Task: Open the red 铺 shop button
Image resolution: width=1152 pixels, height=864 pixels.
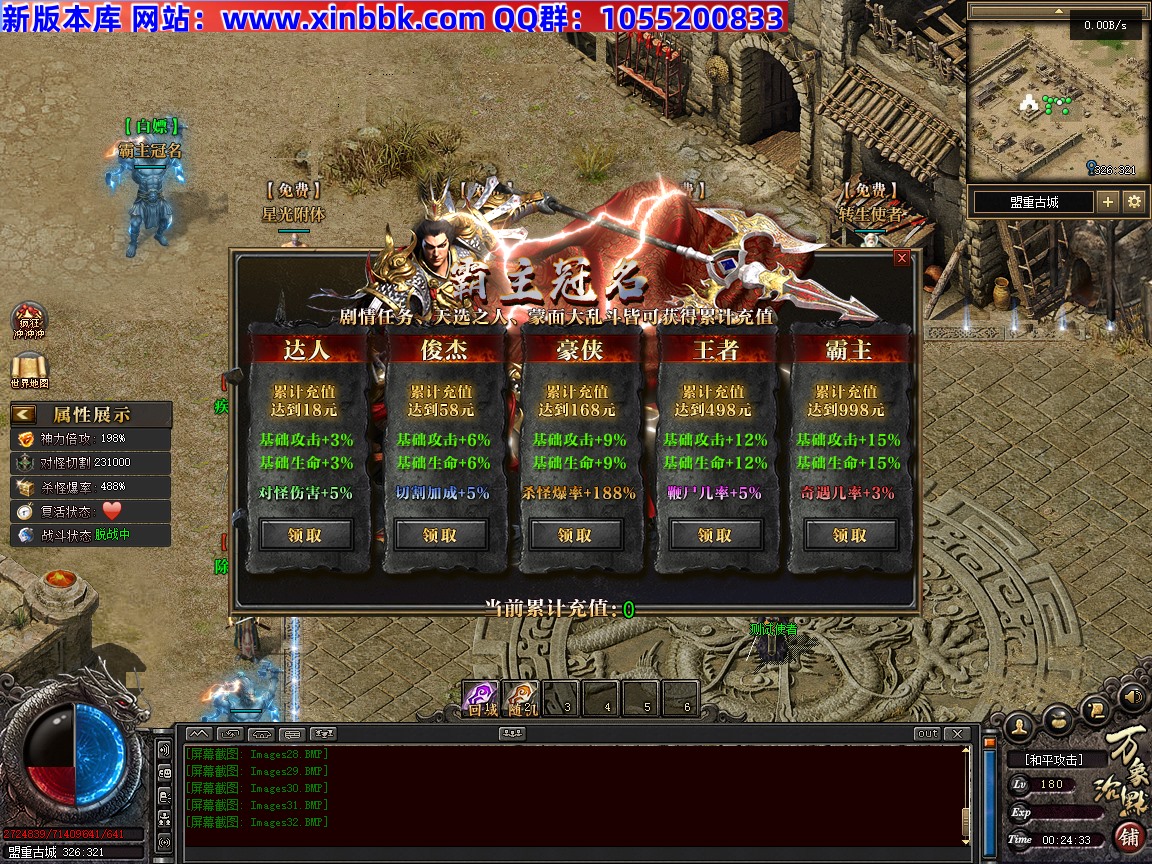Action: (1129, 836)
